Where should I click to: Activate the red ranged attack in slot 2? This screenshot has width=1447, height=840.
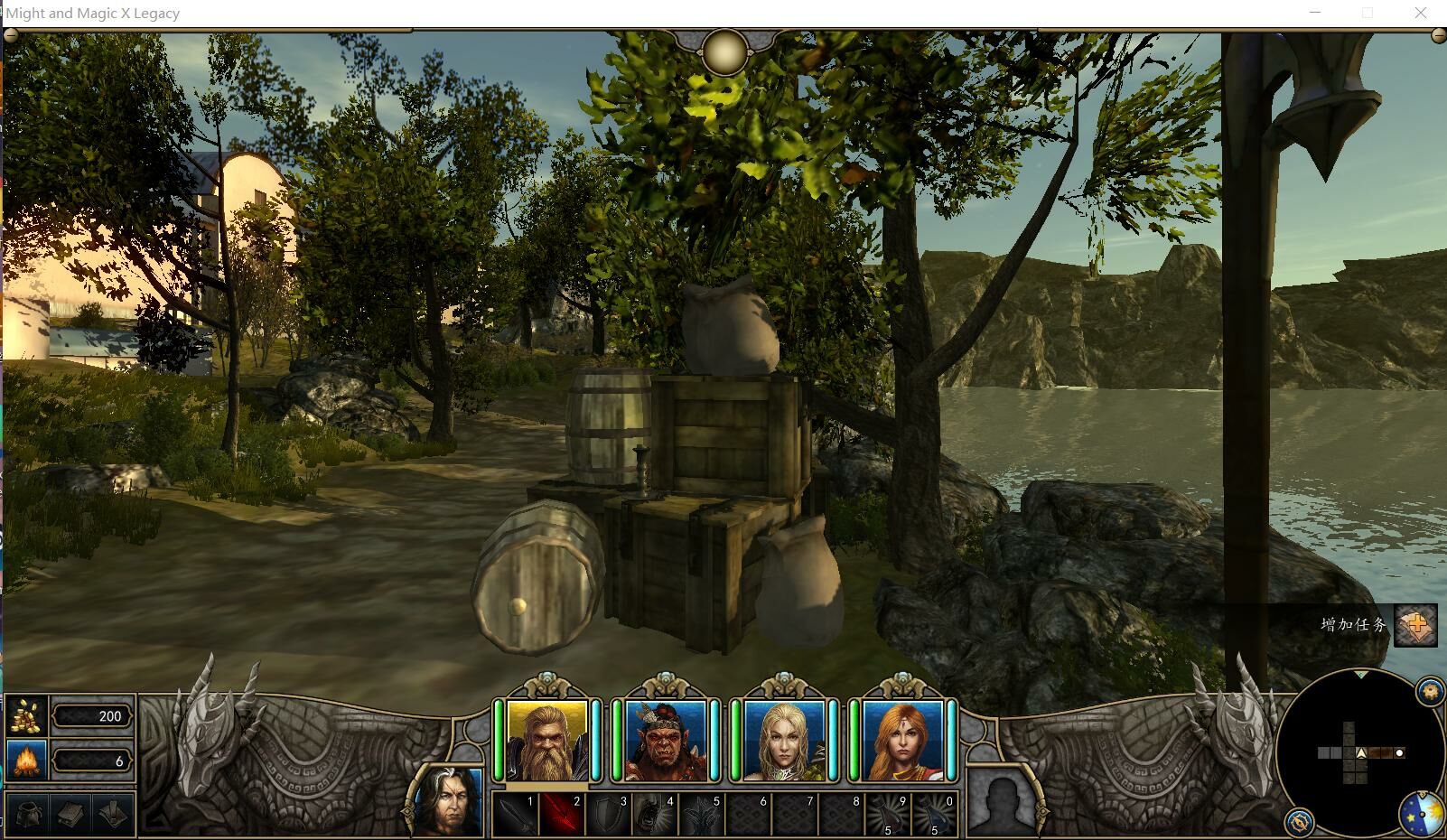[x=562, y=815]
